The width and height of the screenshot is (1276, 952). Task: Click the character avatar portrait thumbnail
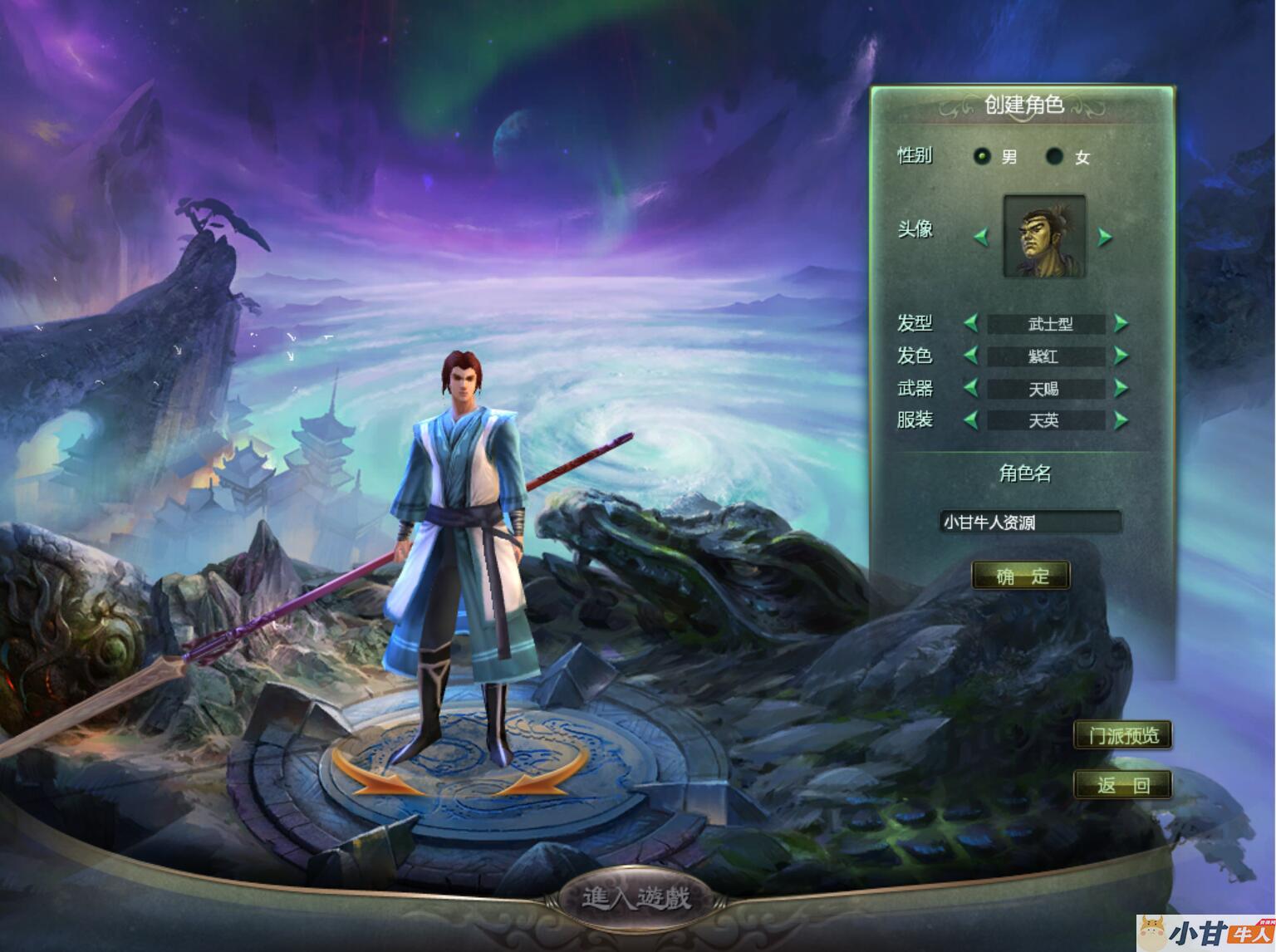coord(1044,236)
